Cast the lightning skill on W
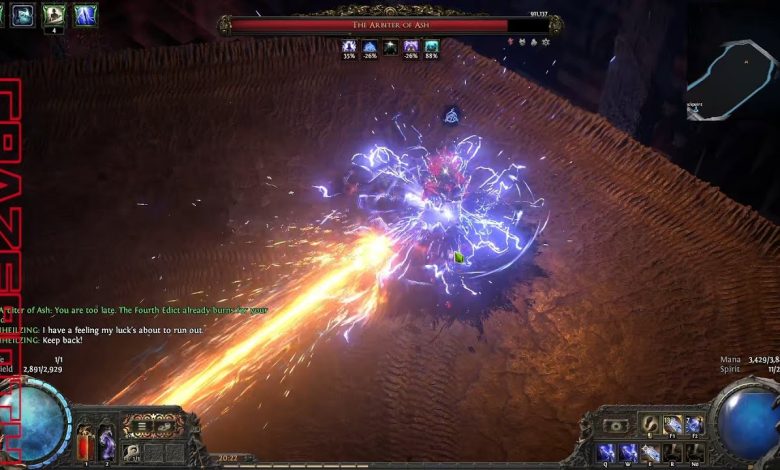Screen dimensions: 780x470 (x=628, y=452)
